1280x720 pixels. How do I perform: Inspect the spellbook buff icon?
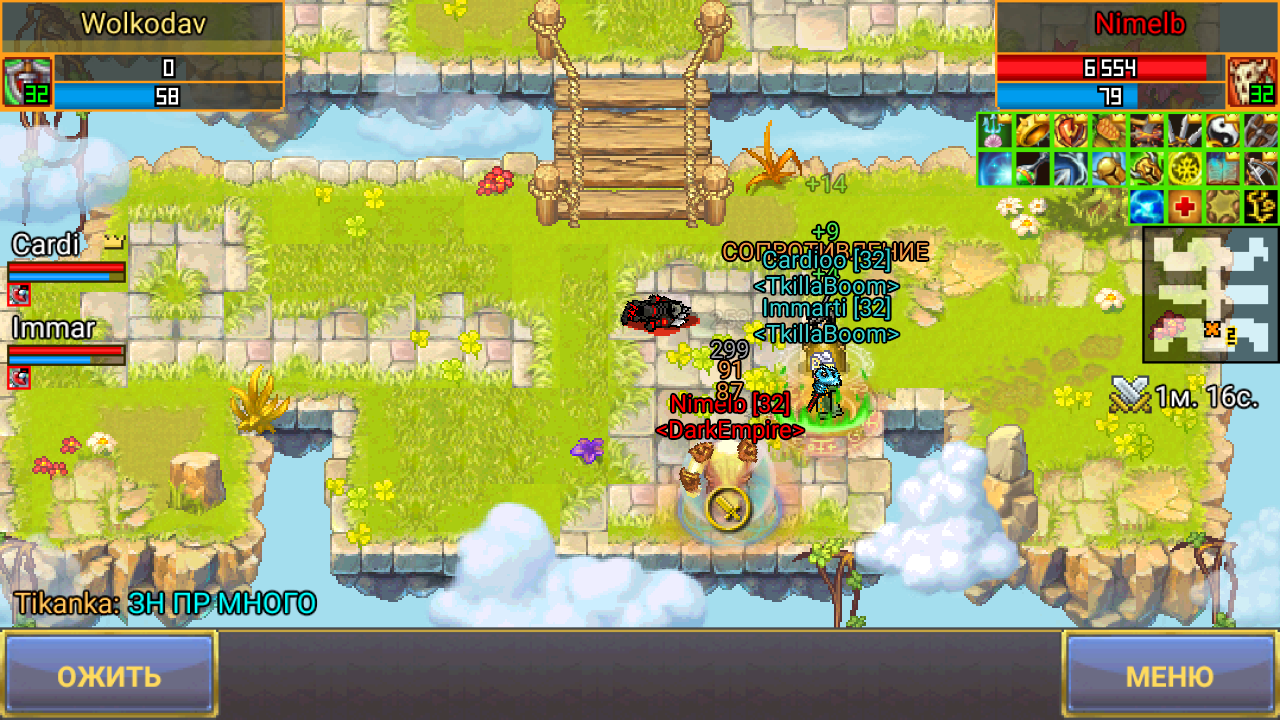[x=1221, y=169]
